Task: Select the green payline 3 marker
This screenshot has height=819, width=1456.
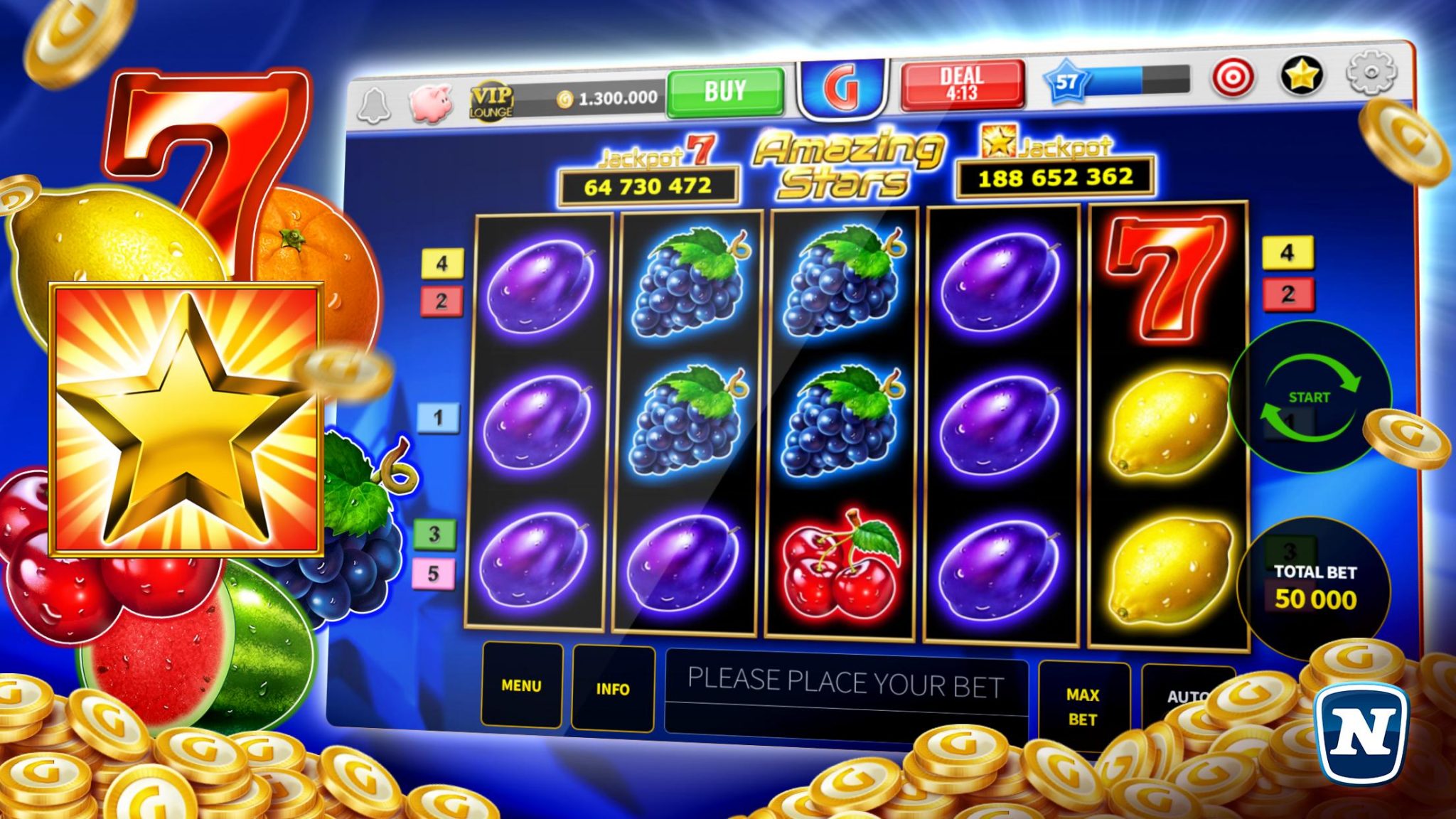Action: [x=434, y=534]
